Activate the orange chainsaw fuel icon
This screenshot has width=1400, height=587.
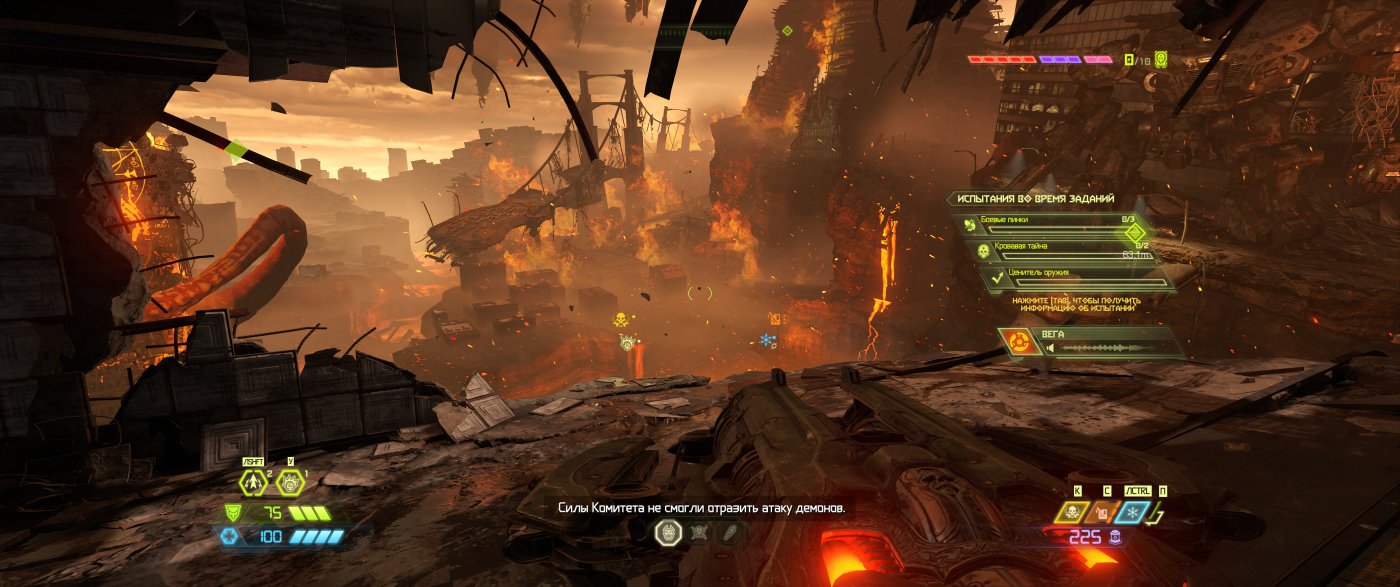1102,513
